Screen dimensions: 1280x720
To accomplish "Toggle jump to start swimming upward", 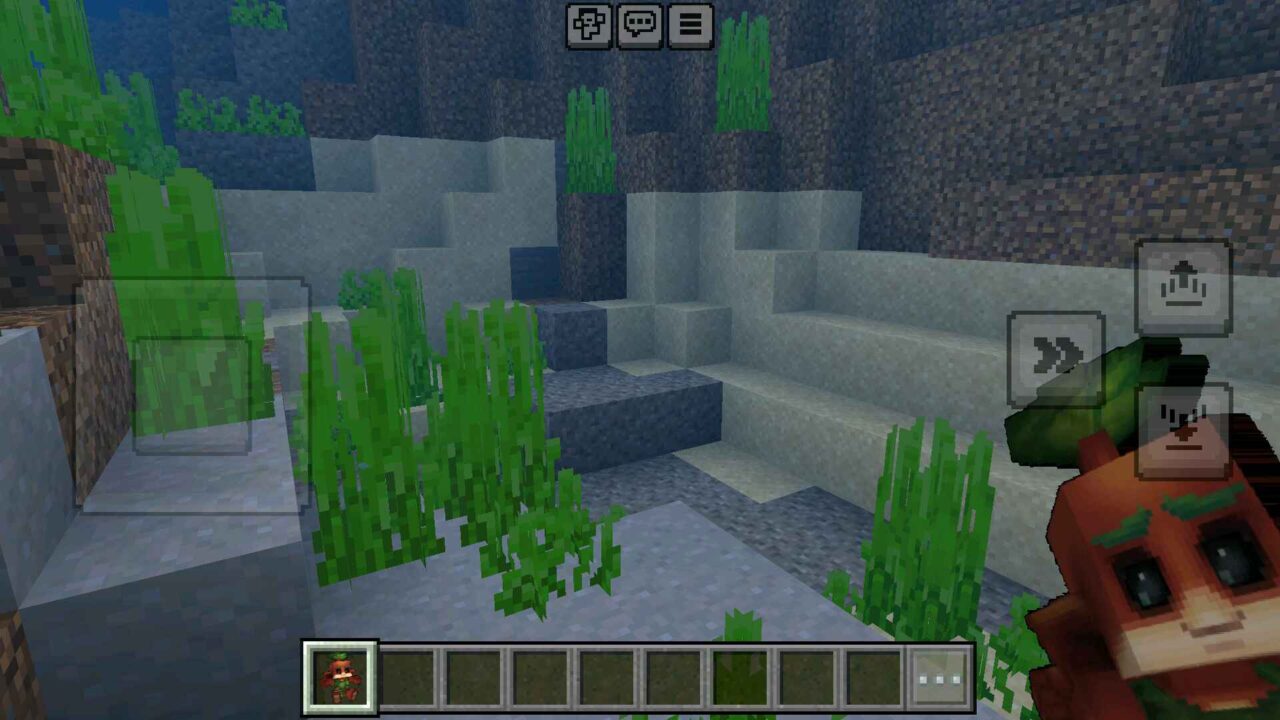I will pyautogui.click(x=1185, y=287).
